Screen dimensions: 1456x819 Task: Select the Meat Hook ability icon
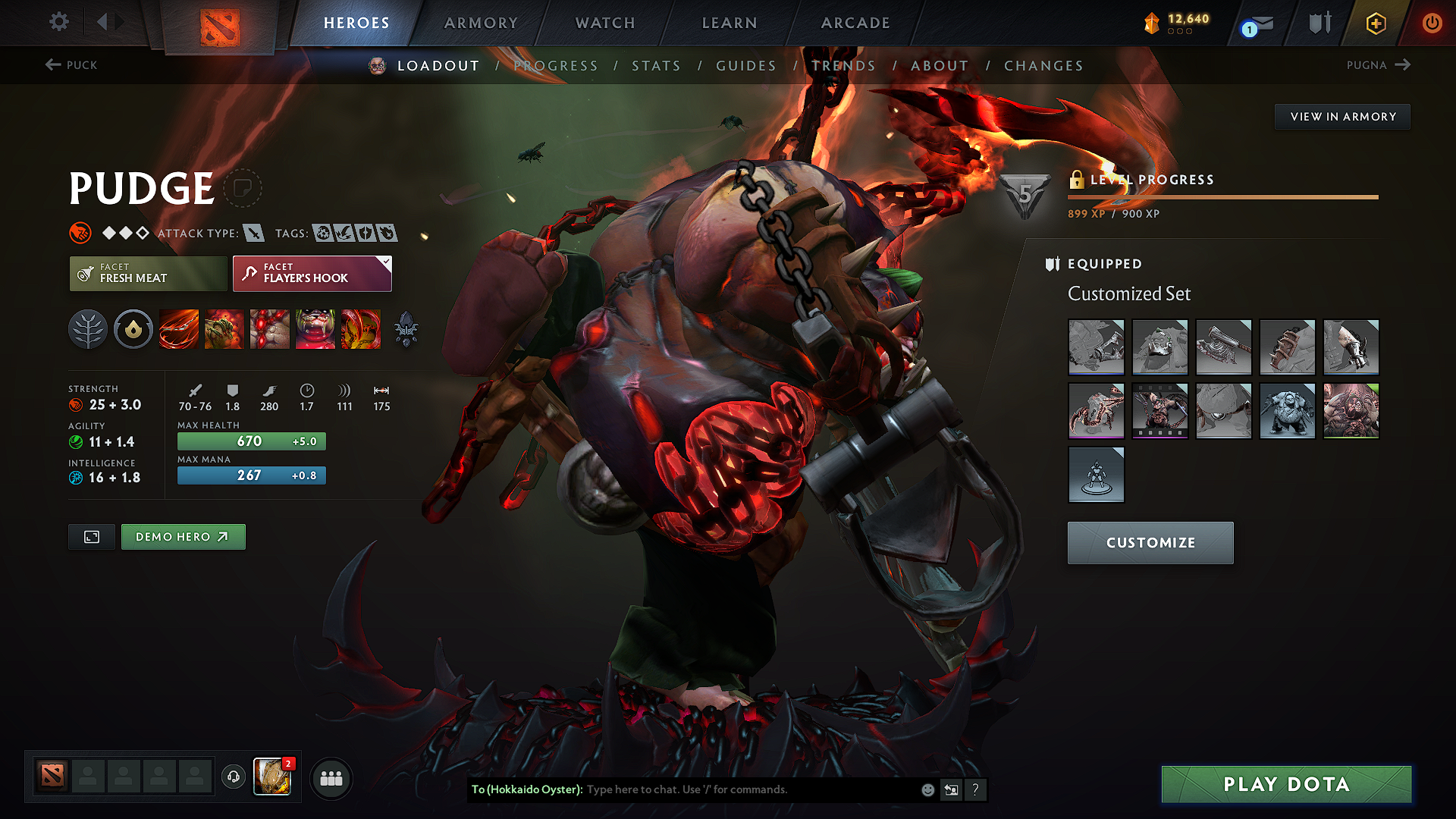[x=179, y=329]
